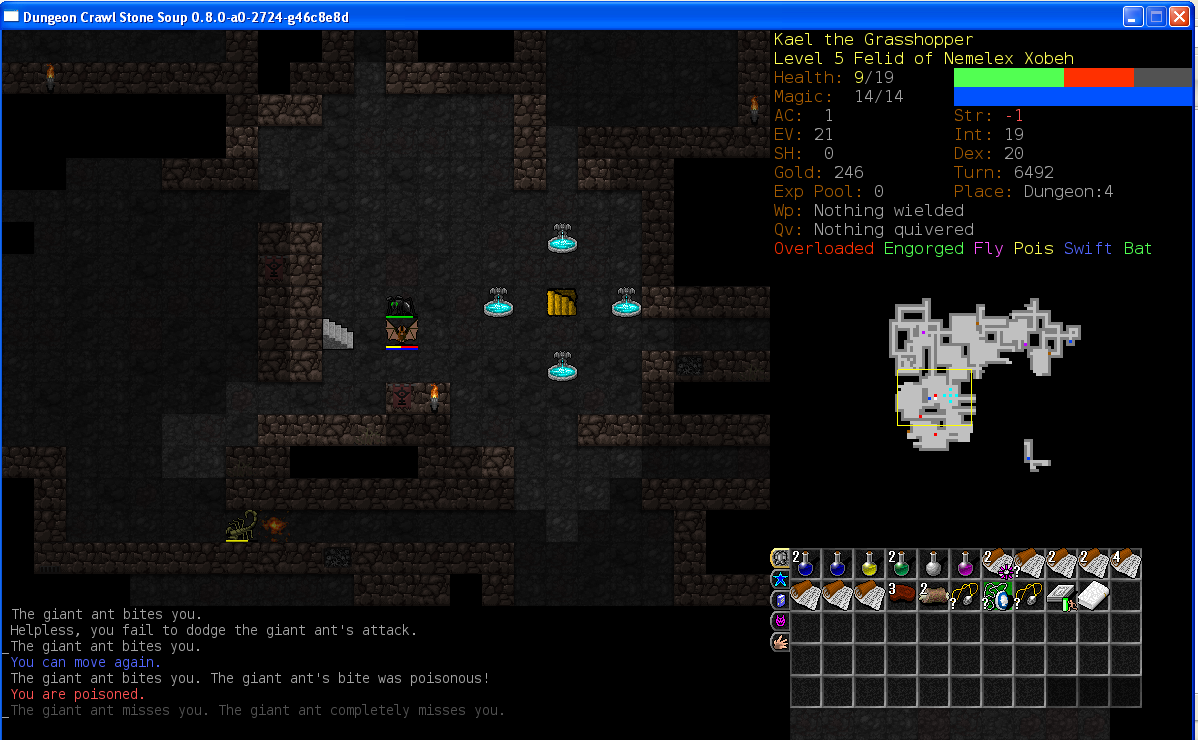Use the stack of two green potions
The image size is (1198, 740).
[x=902, y=564]
